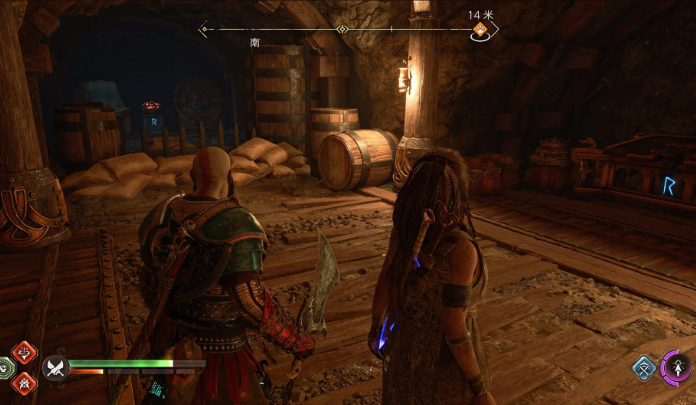Select the green hexagon relic icon
The width and height of the screenshot is (696, 405).
point(5,367)
